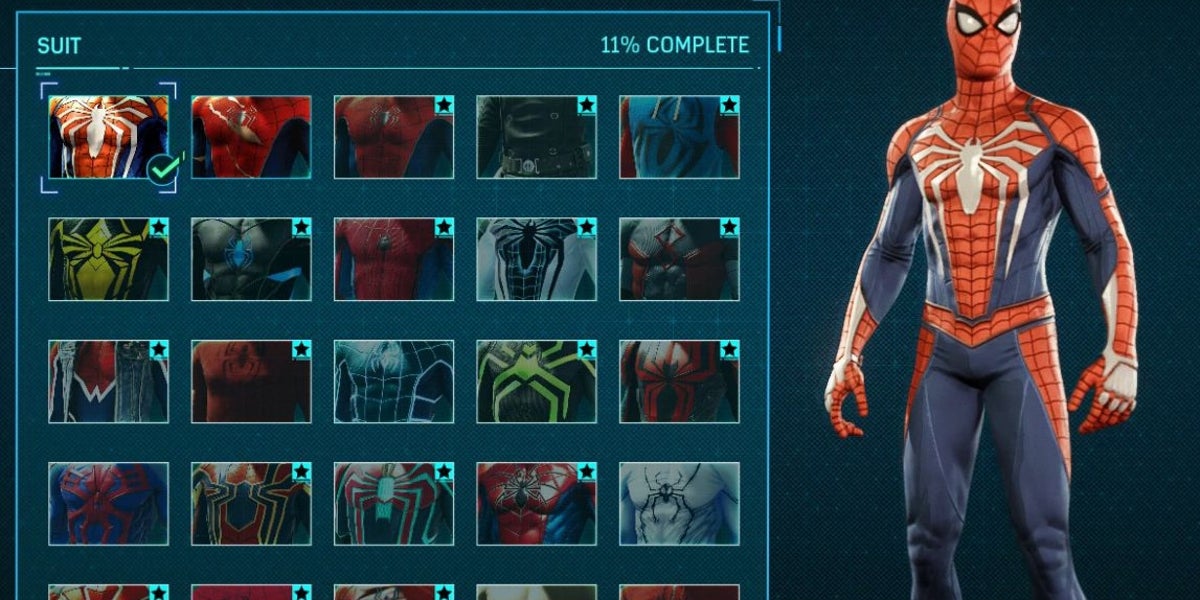1200x600 pixels.
Task: Select the red Classic Suit in top row
Action: [393, 137]
